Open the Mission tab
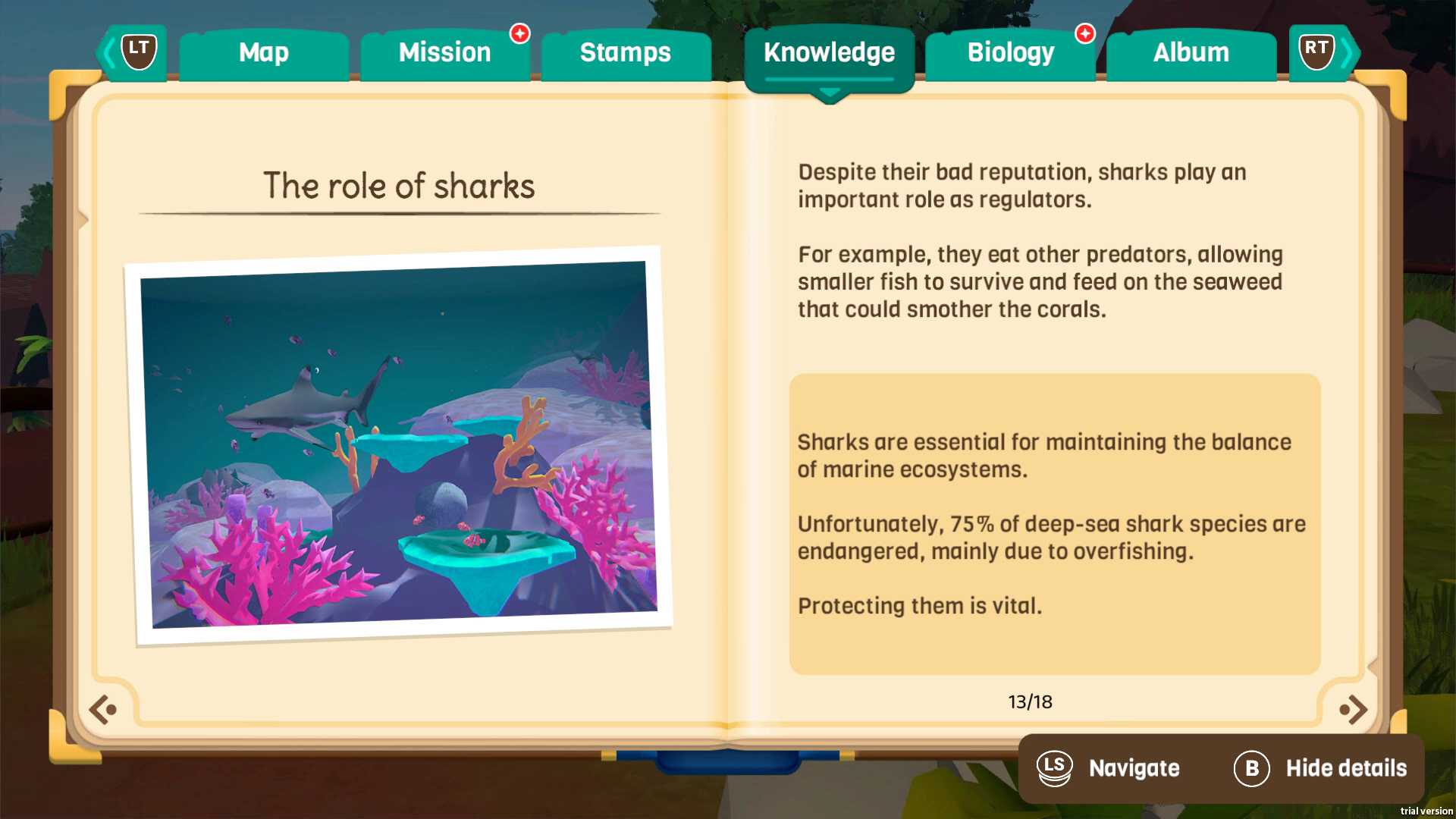Screen dimensions: 1456x819 click(444, 52)
